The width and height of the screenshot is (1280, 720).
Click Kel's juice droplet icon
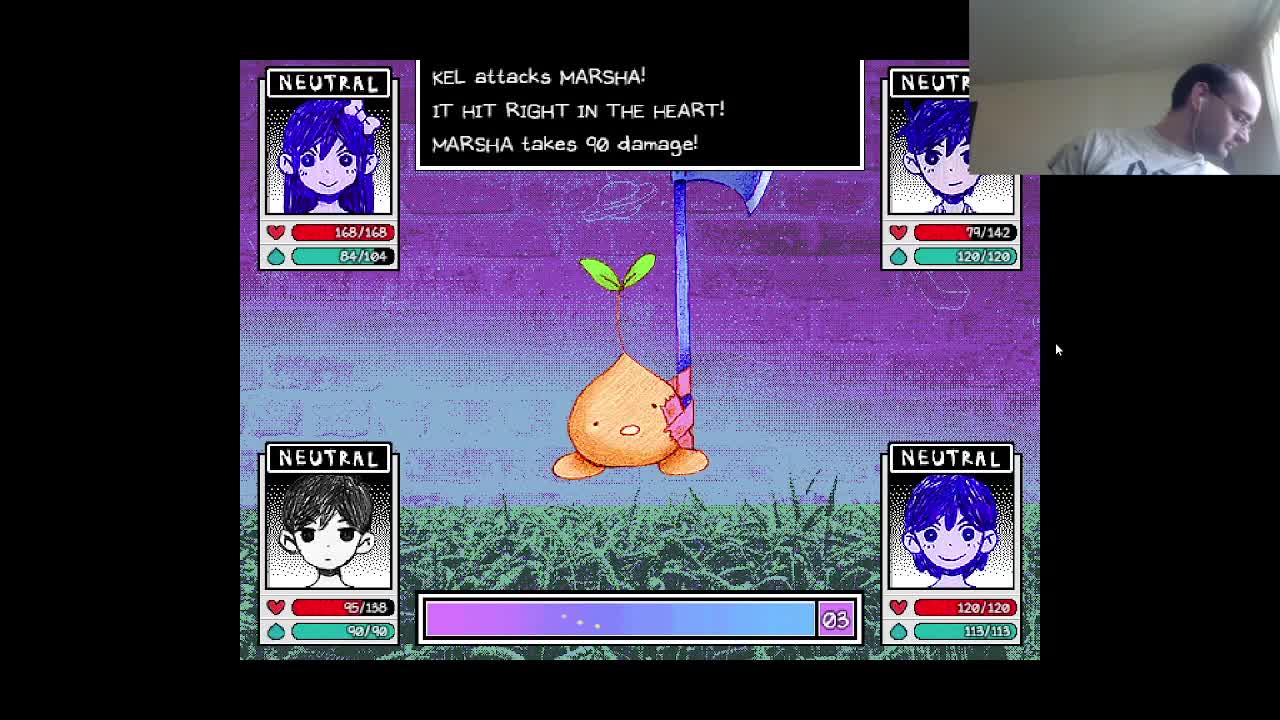898,256
